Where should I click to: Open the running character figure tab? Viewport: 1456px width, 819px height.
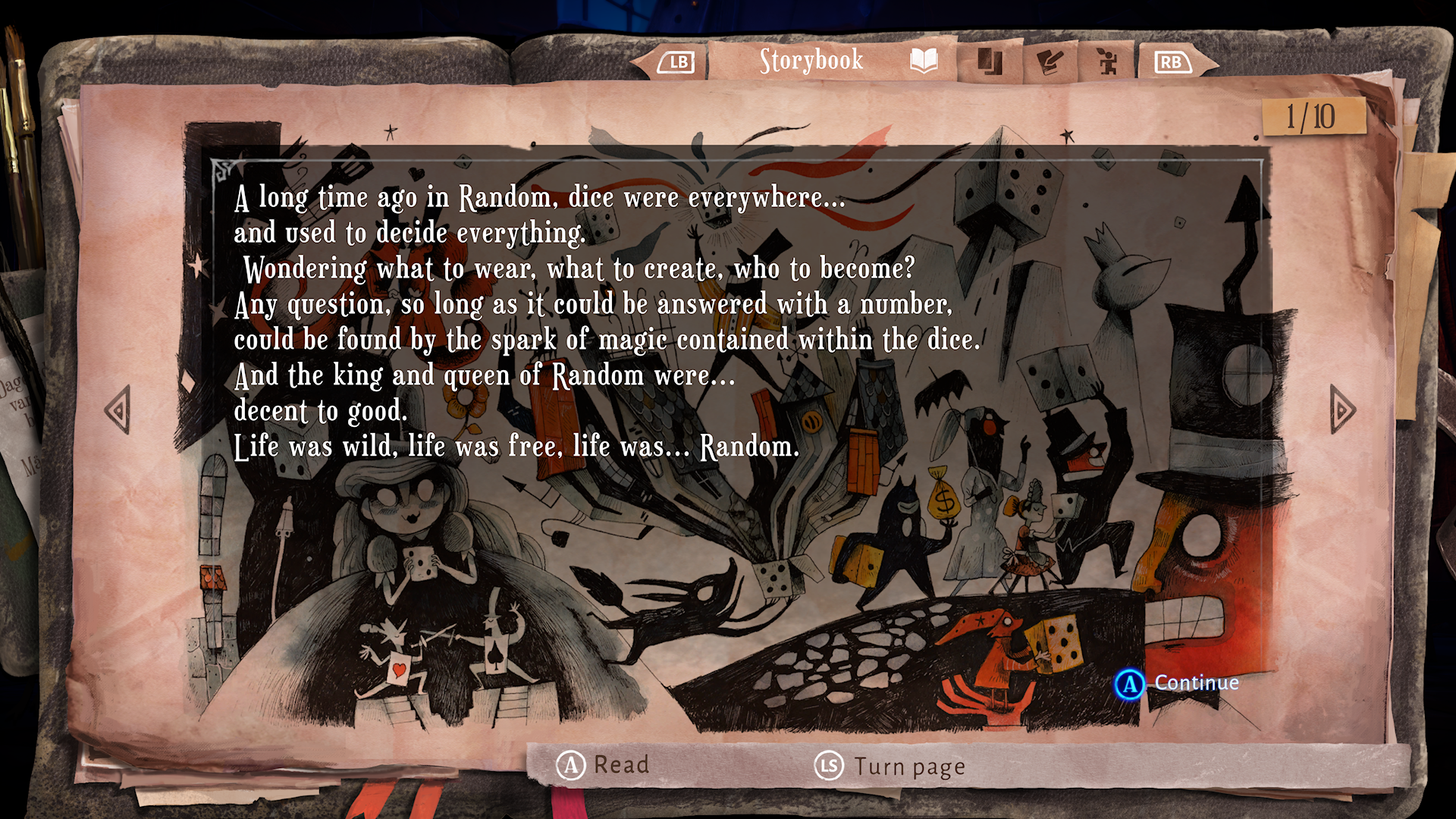1107,61
